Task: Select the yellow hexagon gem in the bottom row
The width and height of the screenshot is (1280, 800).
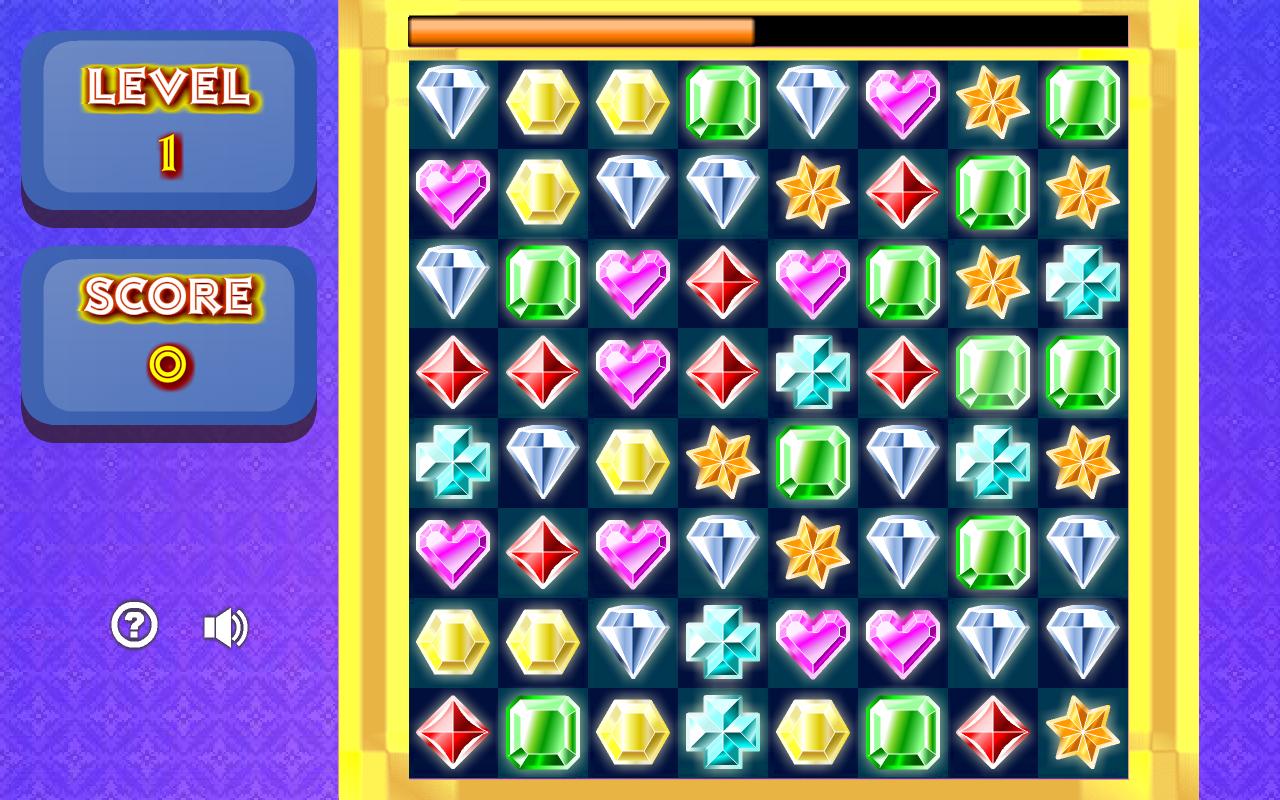Action: tap(633, 732)
